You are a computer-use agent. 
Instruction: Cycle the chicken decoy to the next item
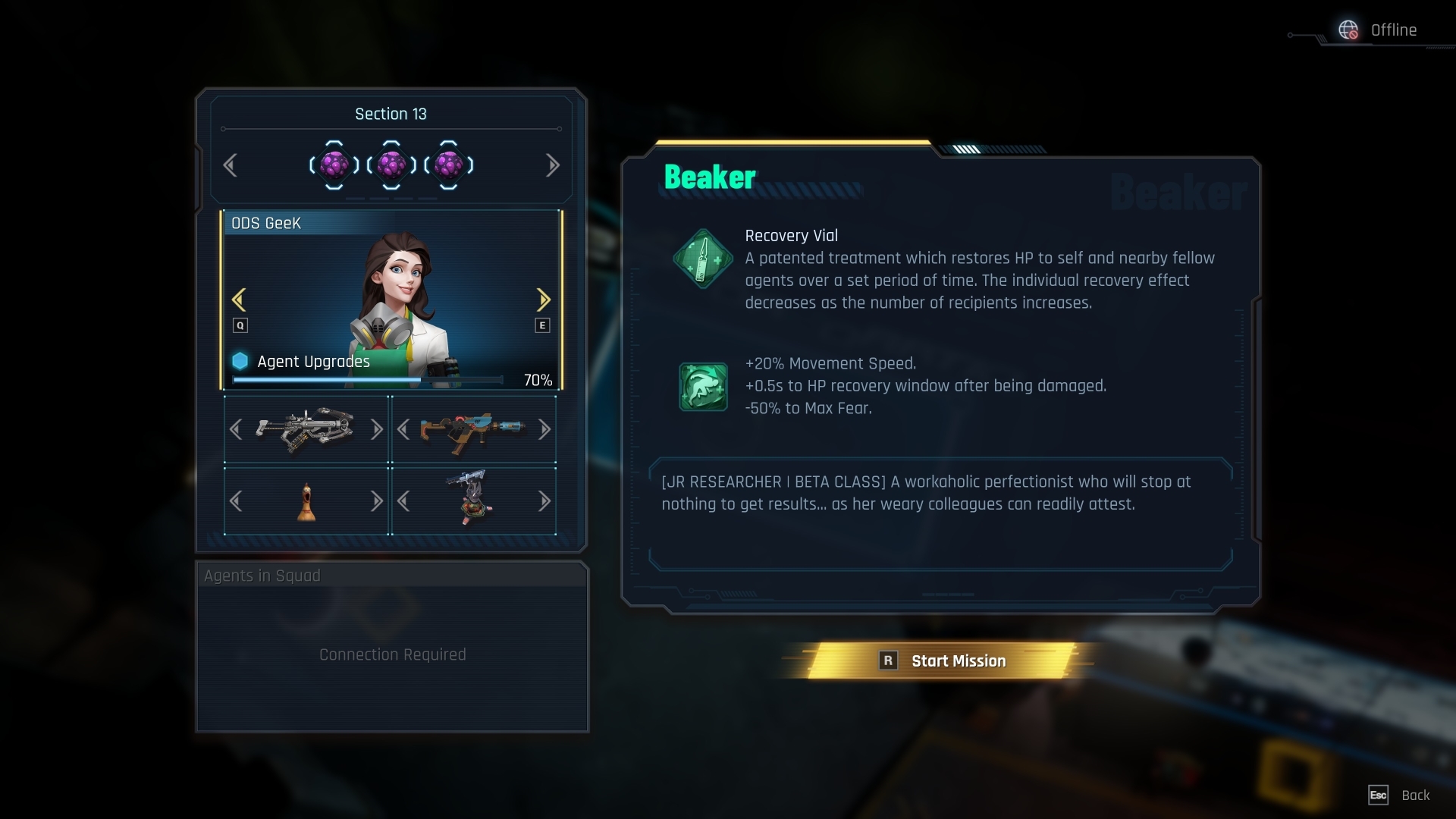[x=376, y=501]
